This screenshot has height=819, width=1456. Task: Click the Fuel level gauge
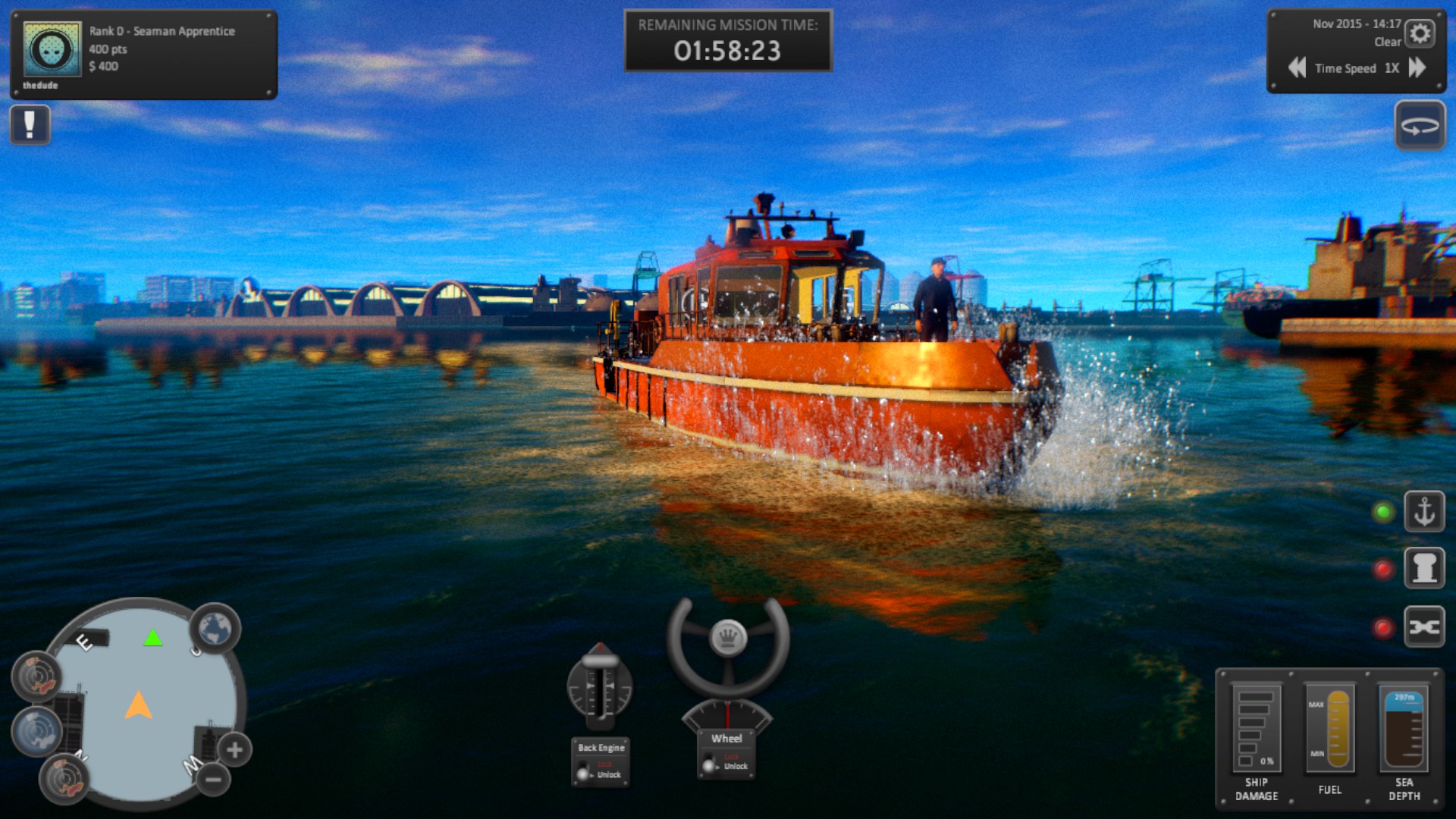1330,728
